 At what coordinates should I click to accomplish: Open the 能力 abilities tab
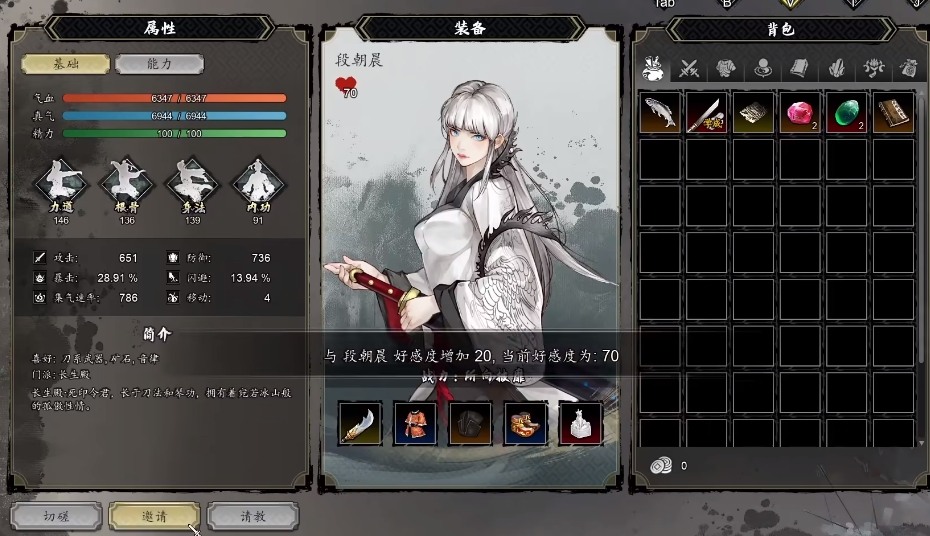tap(159, 64)
